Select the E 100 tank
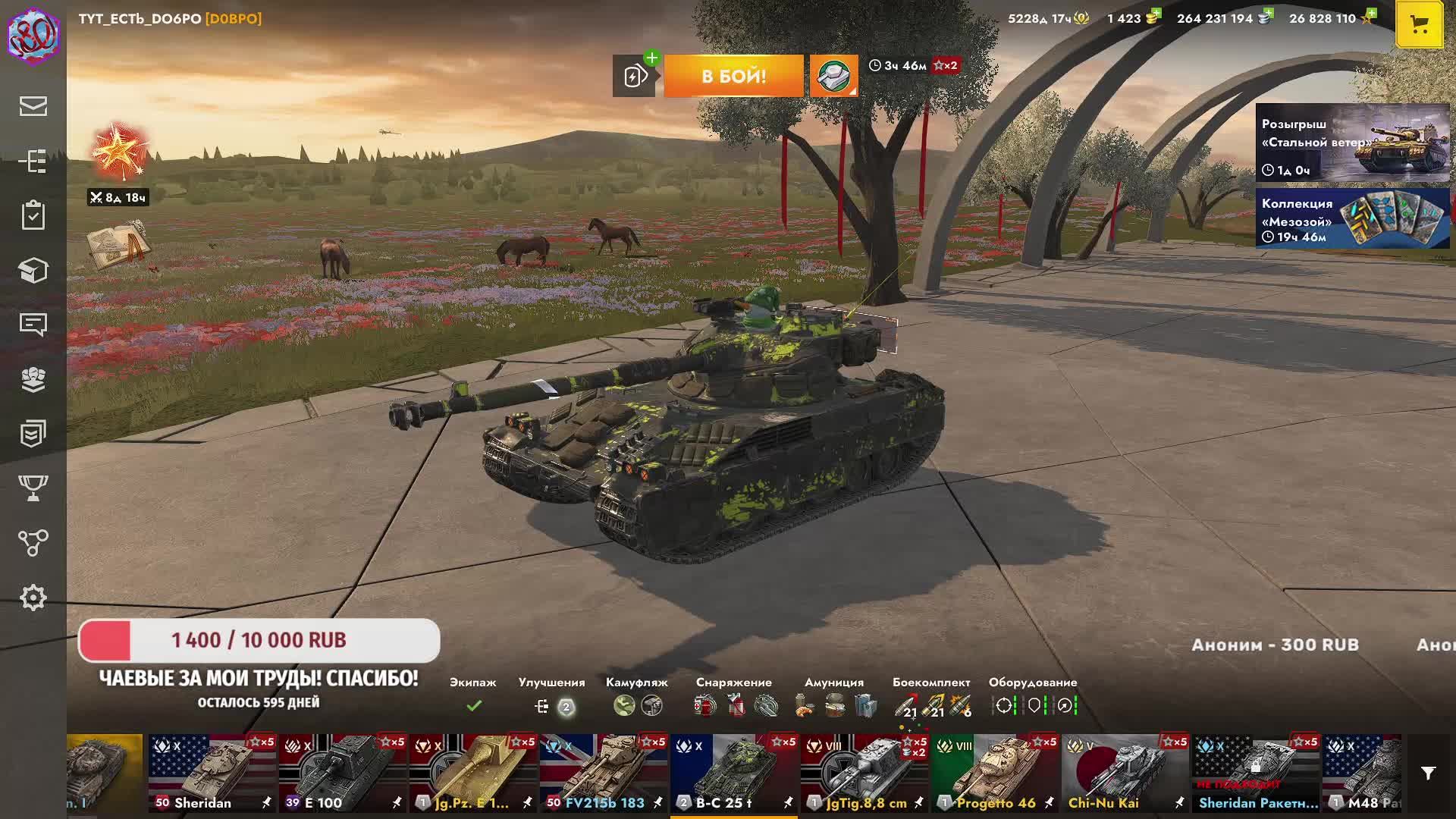 (x=343, y=773)
